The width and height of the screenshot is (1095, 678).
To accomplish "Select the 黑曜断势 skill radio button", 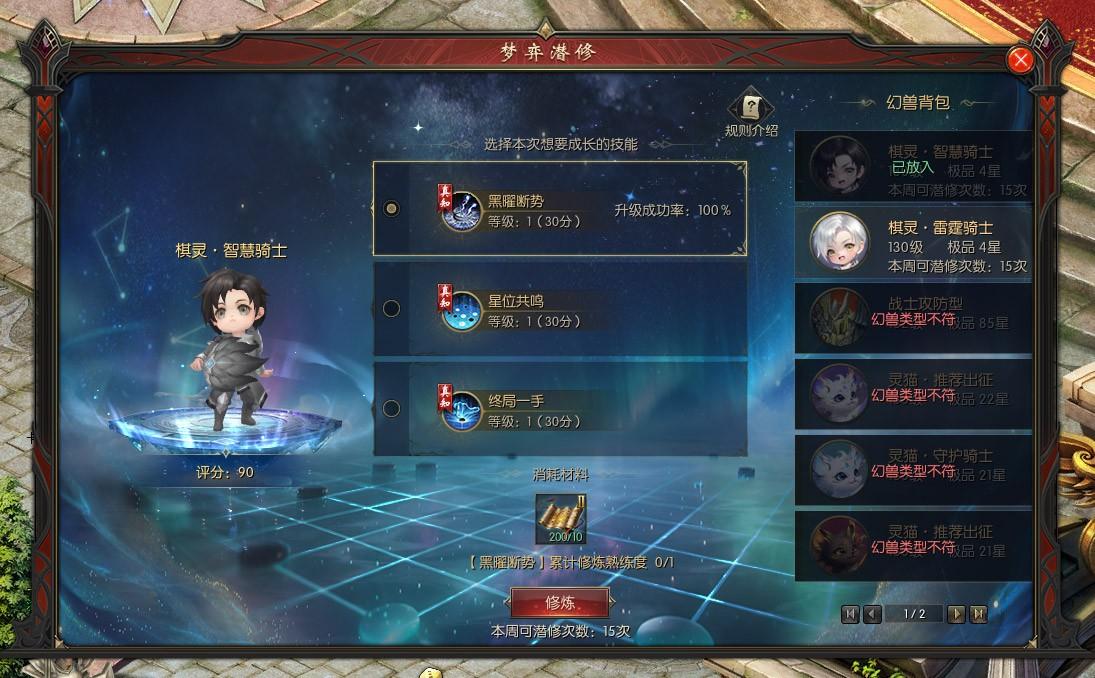I will (x=392, y=209).
